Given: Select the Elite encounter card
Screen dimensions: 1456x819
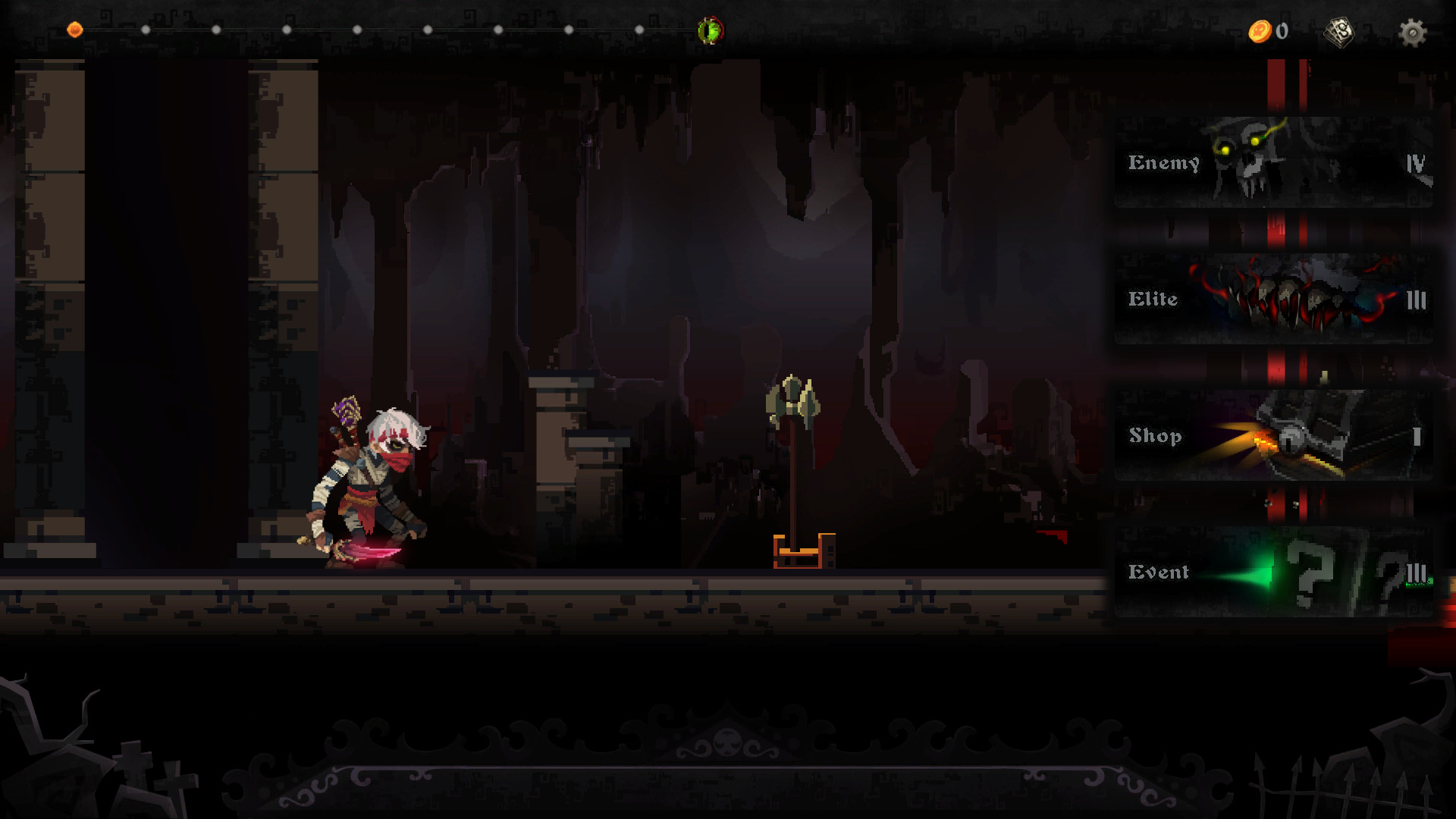Looking at the screenshot, I should pos(1273,299).
